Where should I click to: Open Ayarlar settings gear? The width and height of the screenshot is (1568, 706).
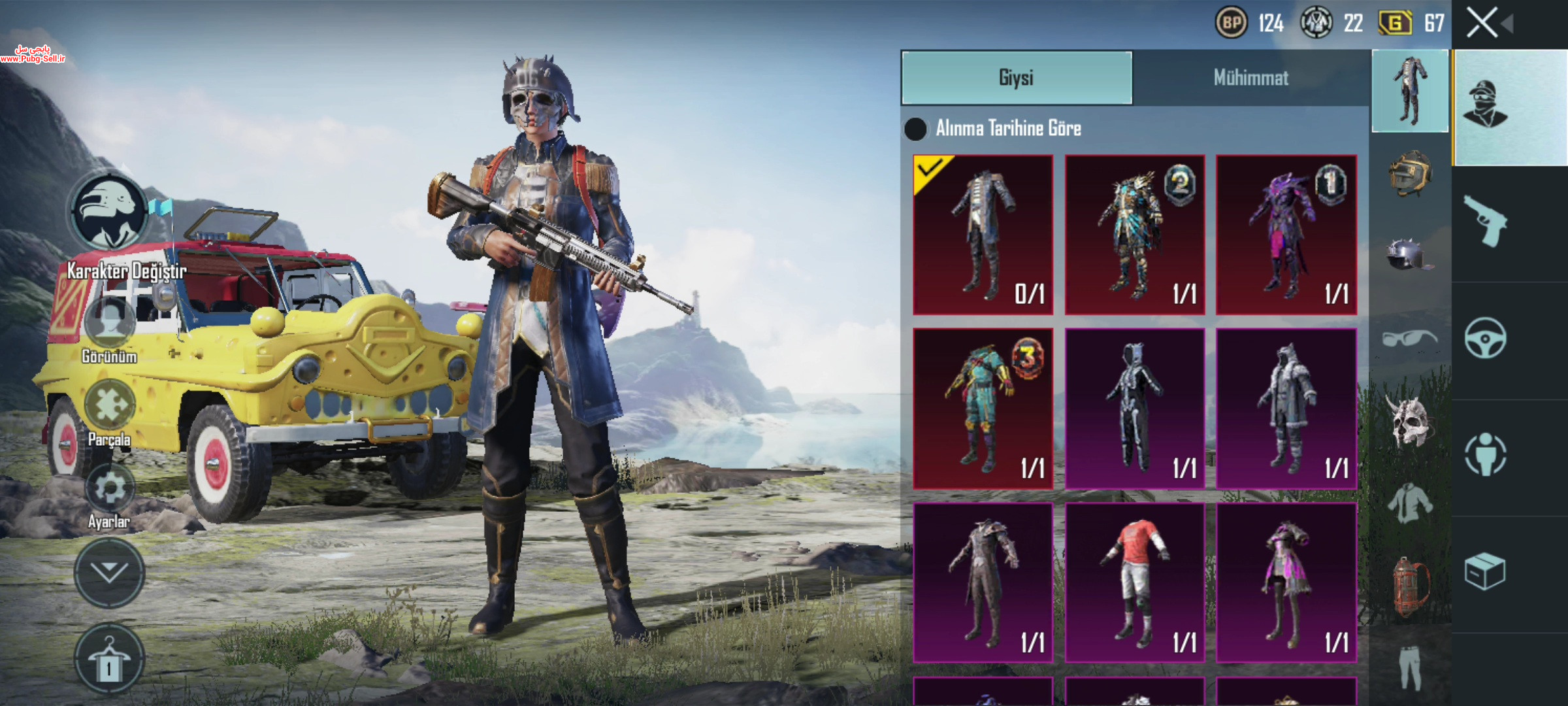point(110,488)
